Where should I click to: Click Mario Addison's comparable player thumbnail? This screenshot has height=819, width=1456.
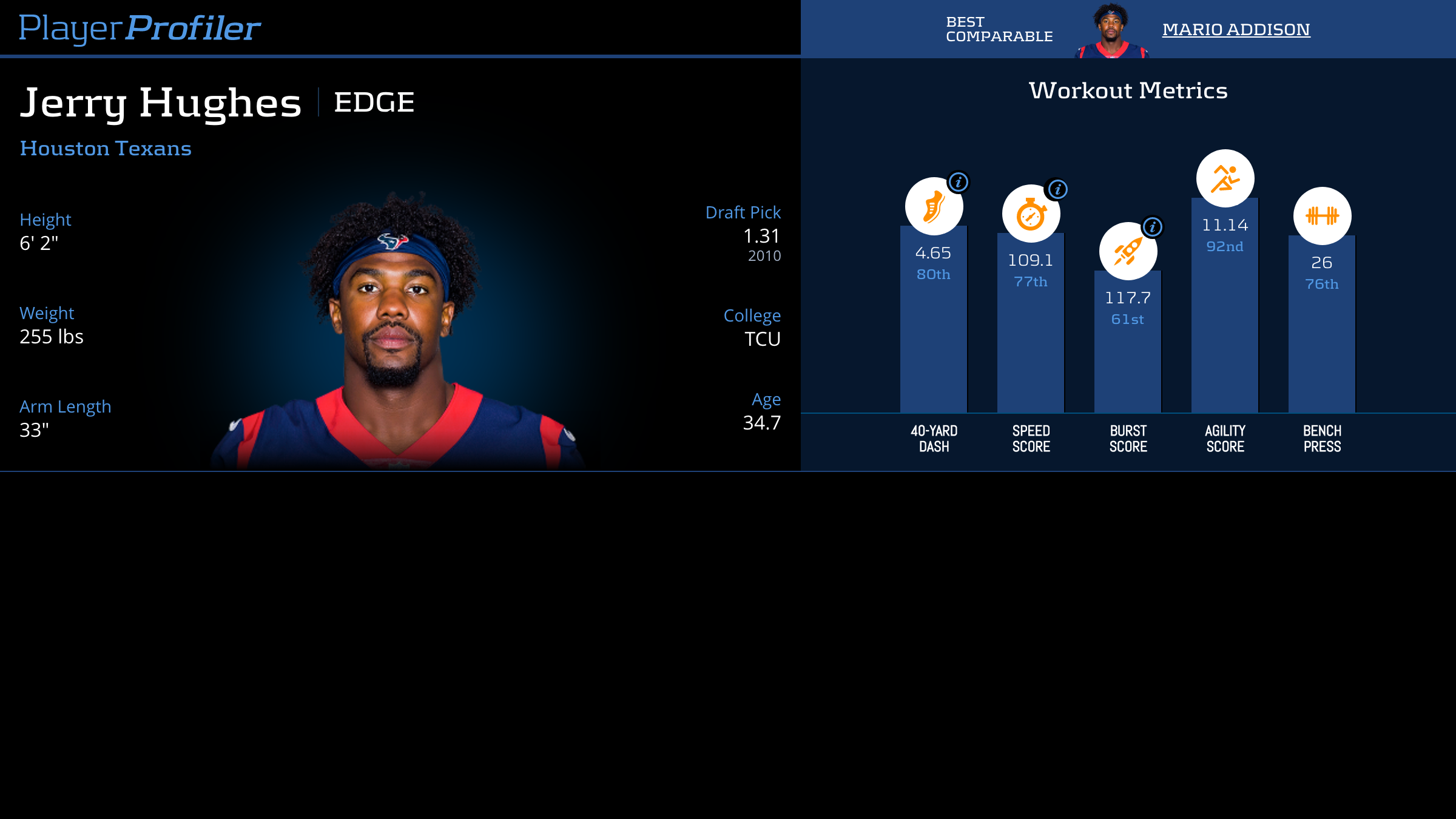[1111, 30]
